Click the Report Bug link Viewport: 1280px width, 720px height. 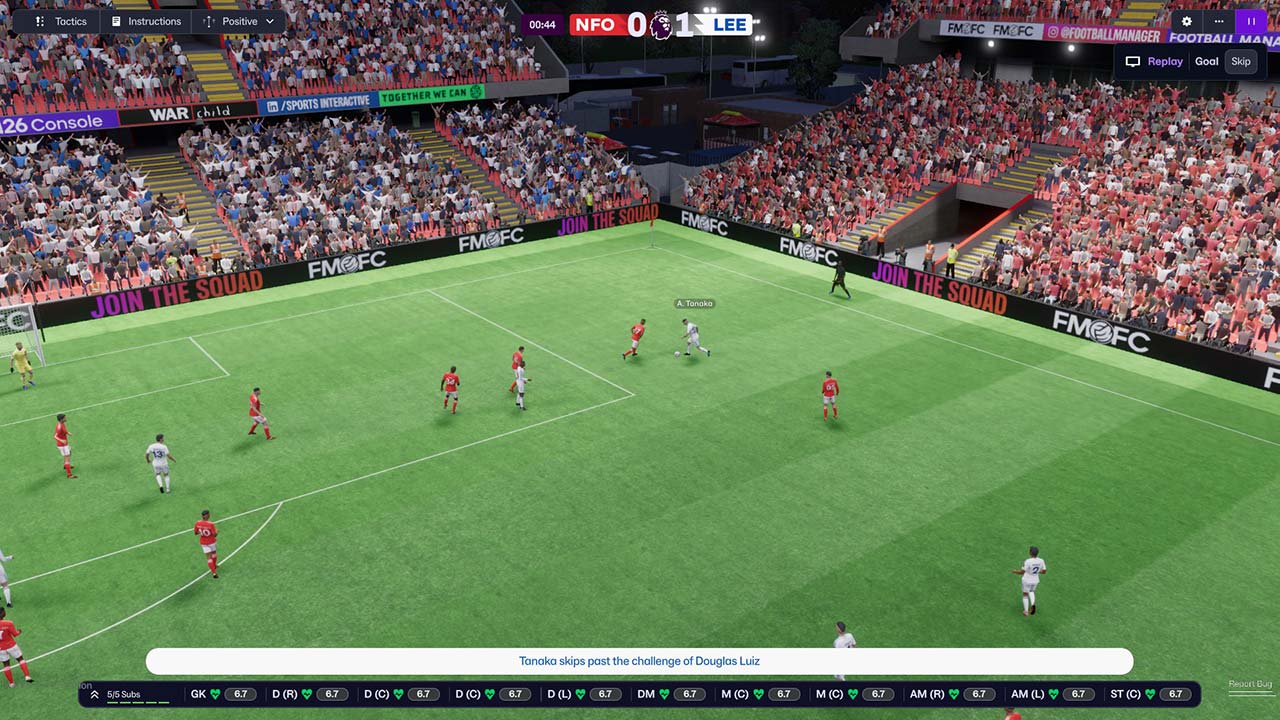(x=1250, y=684)
